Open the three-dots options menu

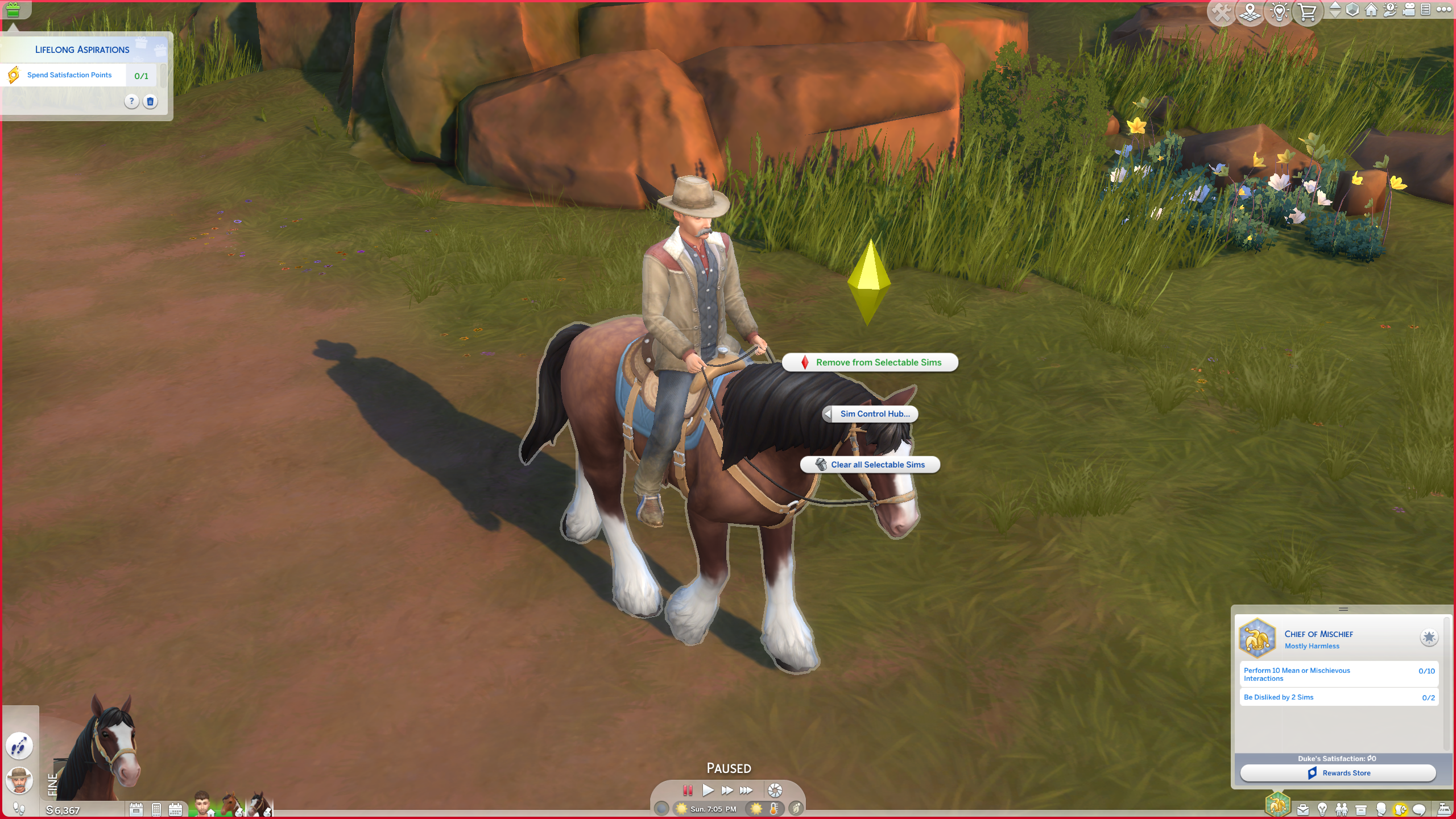[x=1443, y=10]
